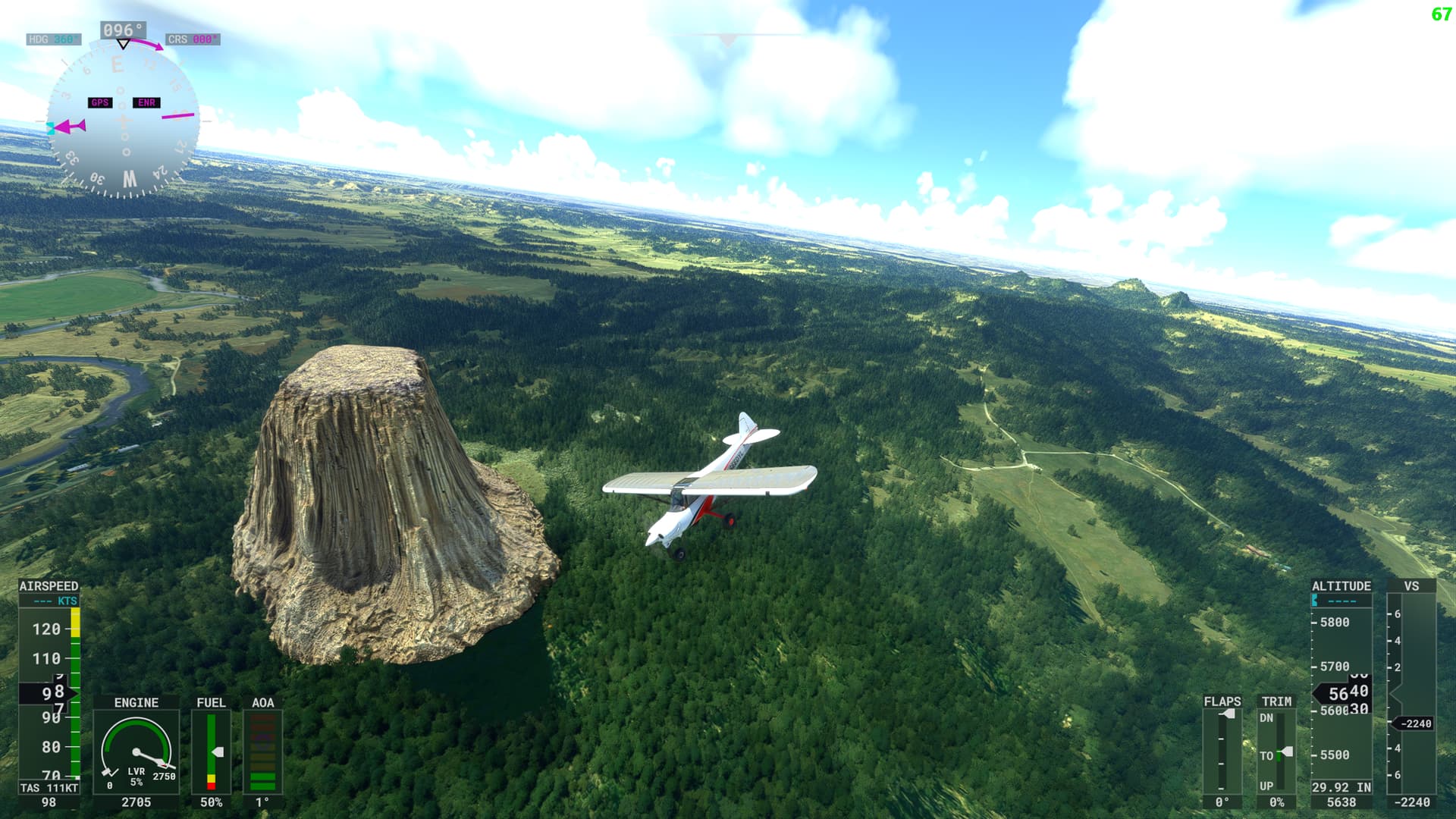The height and width of the screenshot is (819, 1456).
Task: Click the CRS 000 course selector label
Action: [x=193, y=39]
